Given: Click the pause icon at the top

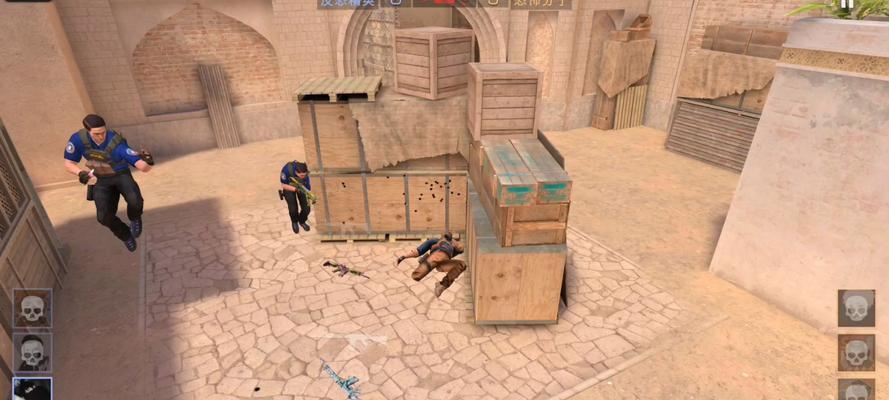Looking at the screenshot, I should [847, 5].
